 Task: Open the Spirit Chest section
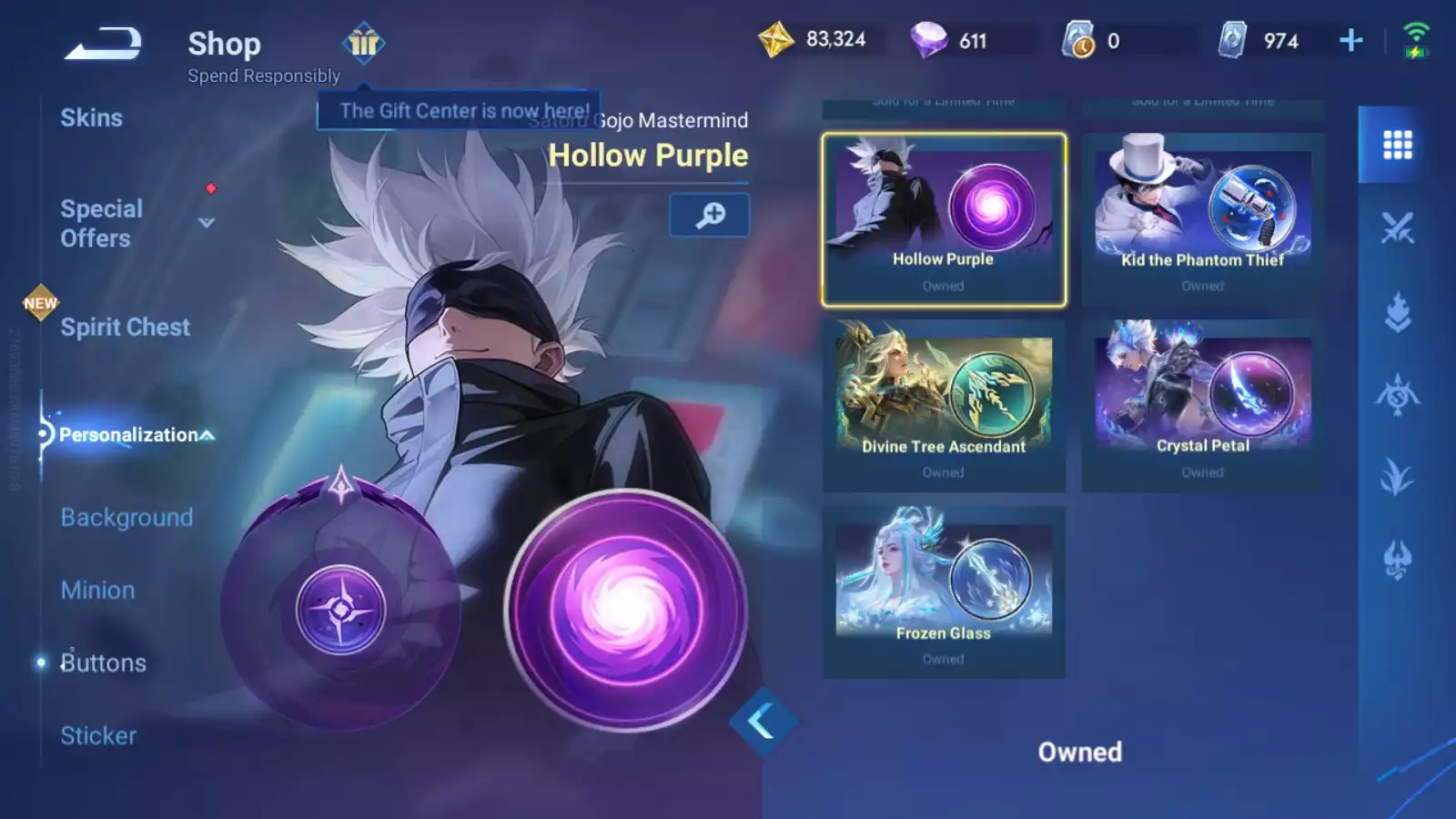(126, 328)
